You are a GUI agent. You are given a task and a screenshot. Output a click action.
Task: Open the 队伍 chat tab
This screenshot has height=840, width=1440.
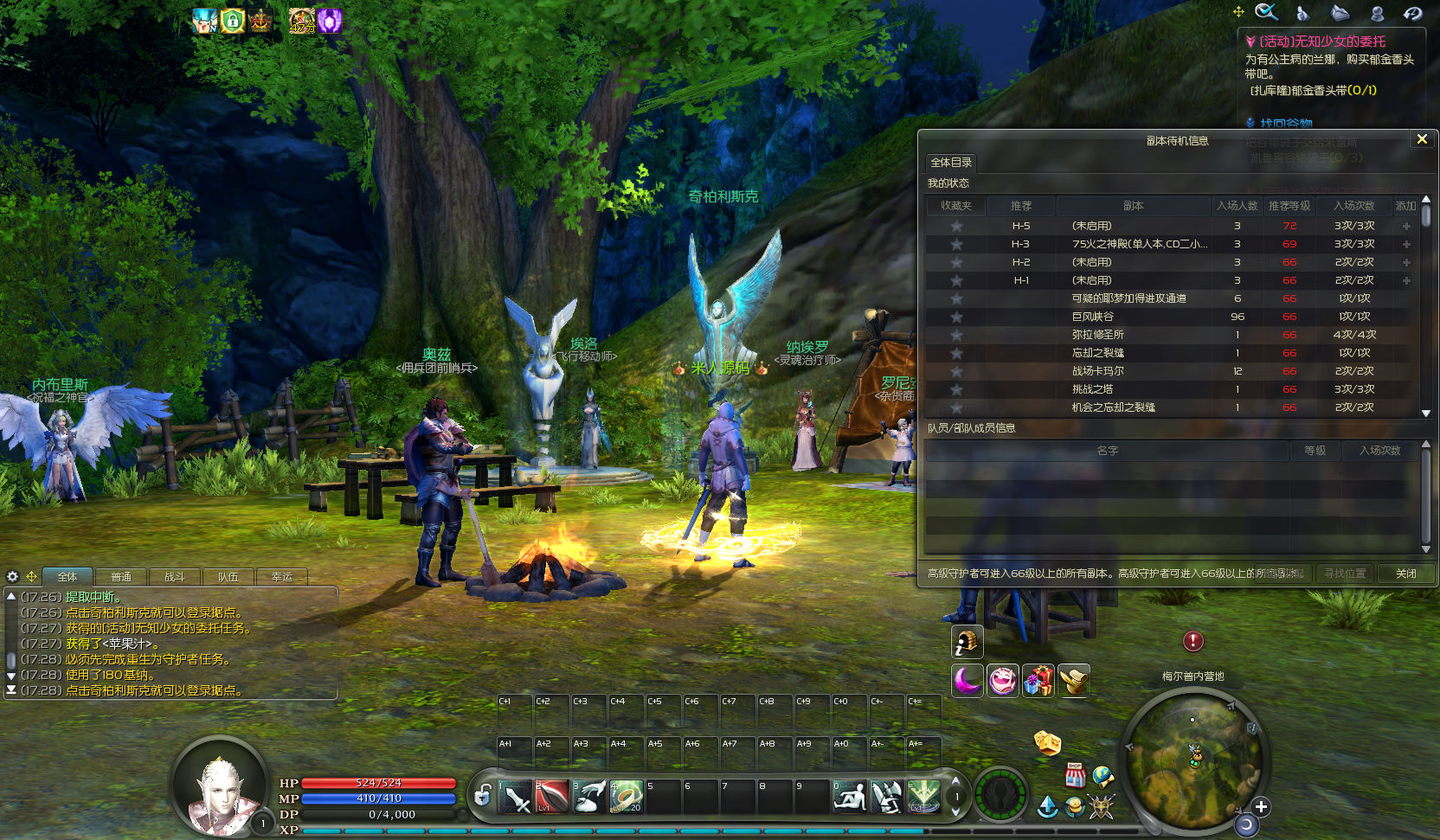(x=228, y=577)
